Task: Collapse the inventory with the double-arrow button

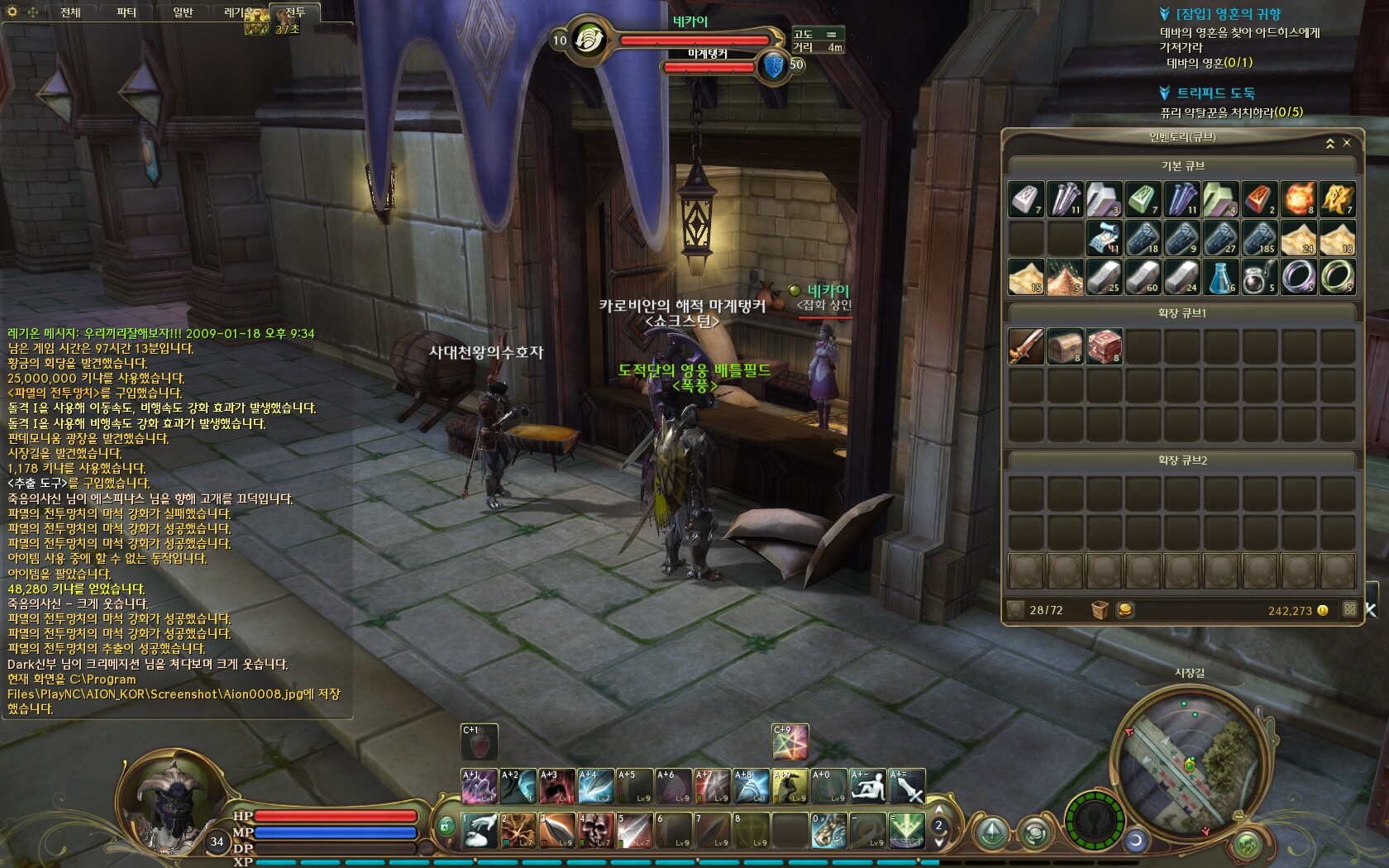Action: pyautogui.click(x=1330, y=144)
